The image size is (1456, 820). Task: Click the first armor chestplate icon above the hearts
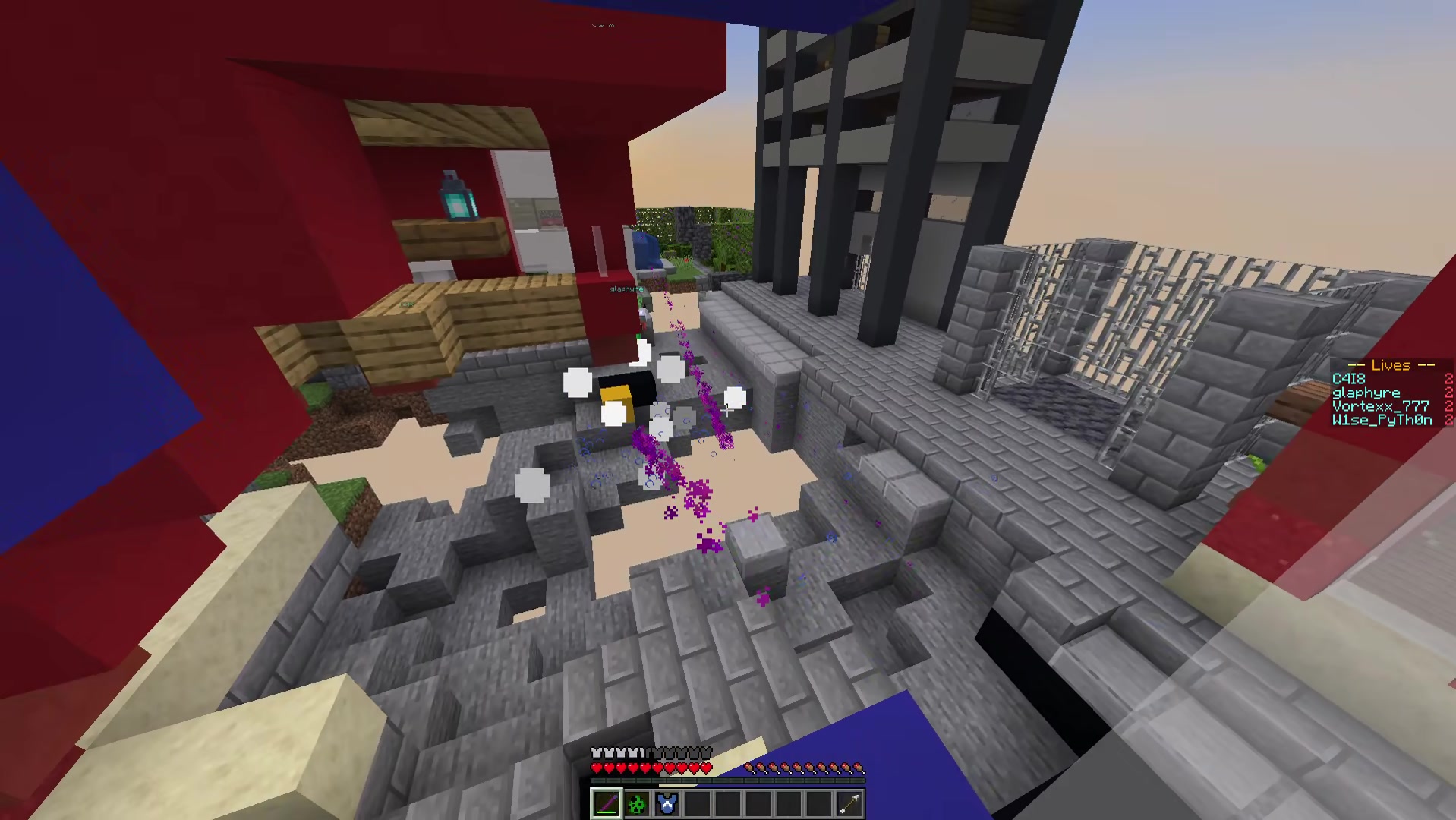tap(597, 752)
